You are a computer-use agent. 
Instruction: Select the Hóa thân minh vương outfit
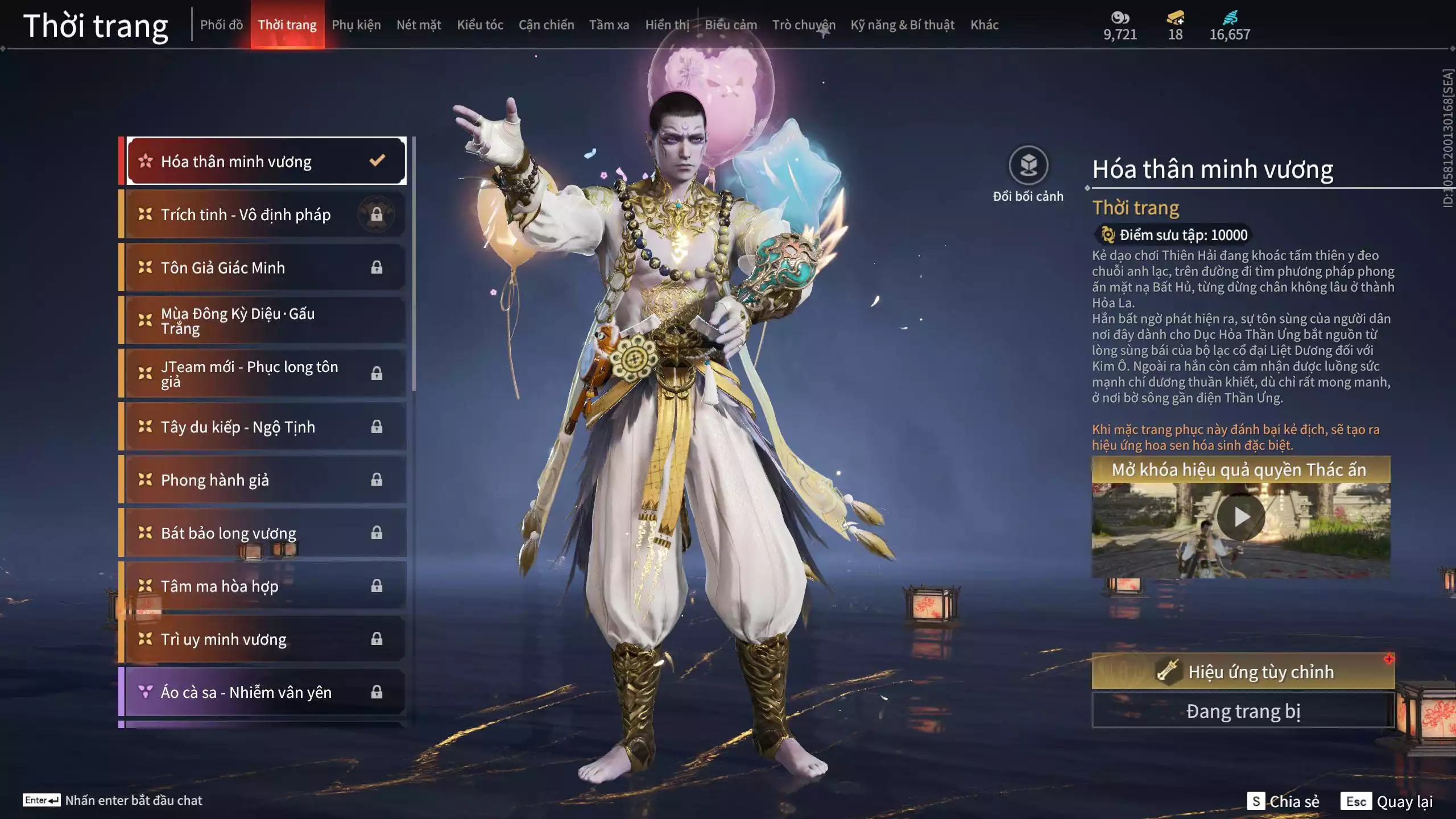pos(265,162)
